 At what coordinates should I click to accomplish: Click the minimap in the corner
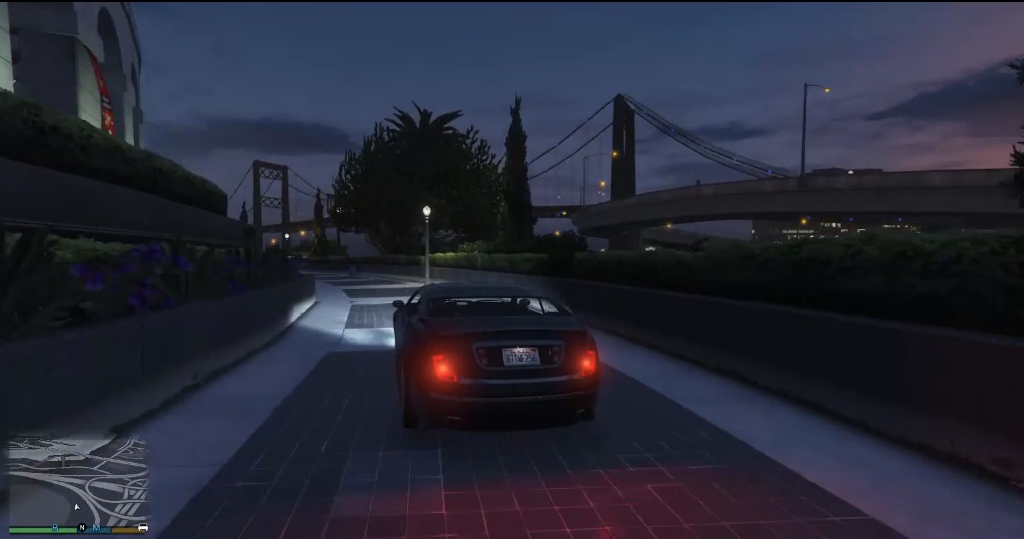click(78, 480)
